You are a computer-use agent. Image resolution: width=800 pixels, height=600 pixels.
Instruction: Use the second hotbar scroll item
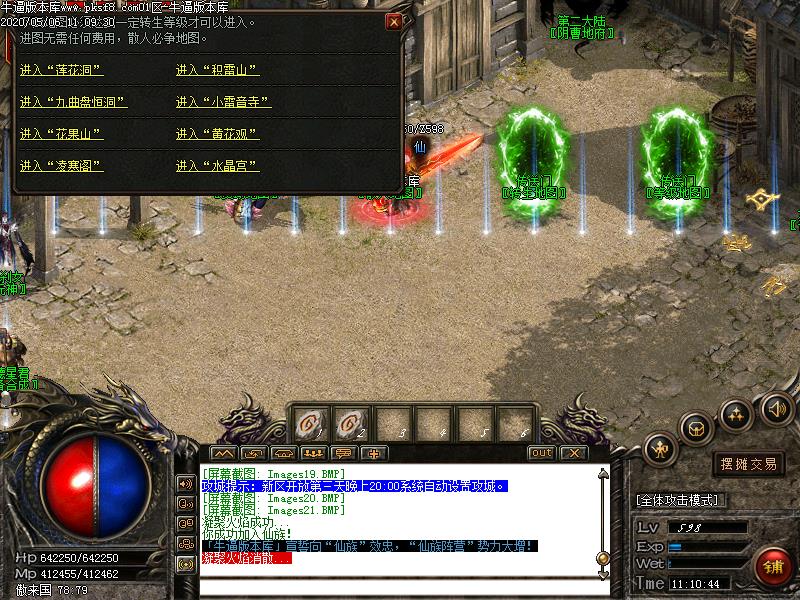(350, 425)
